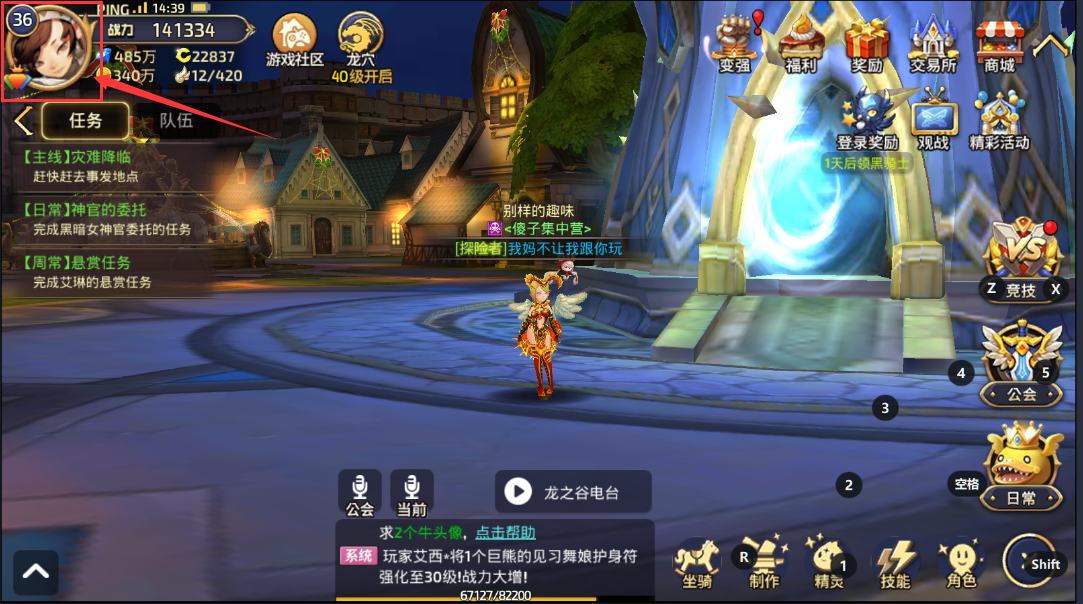Open the 竞技 VS arena button
The width and height of the screenshot is (1083, 604).
tap(1021, 258)
